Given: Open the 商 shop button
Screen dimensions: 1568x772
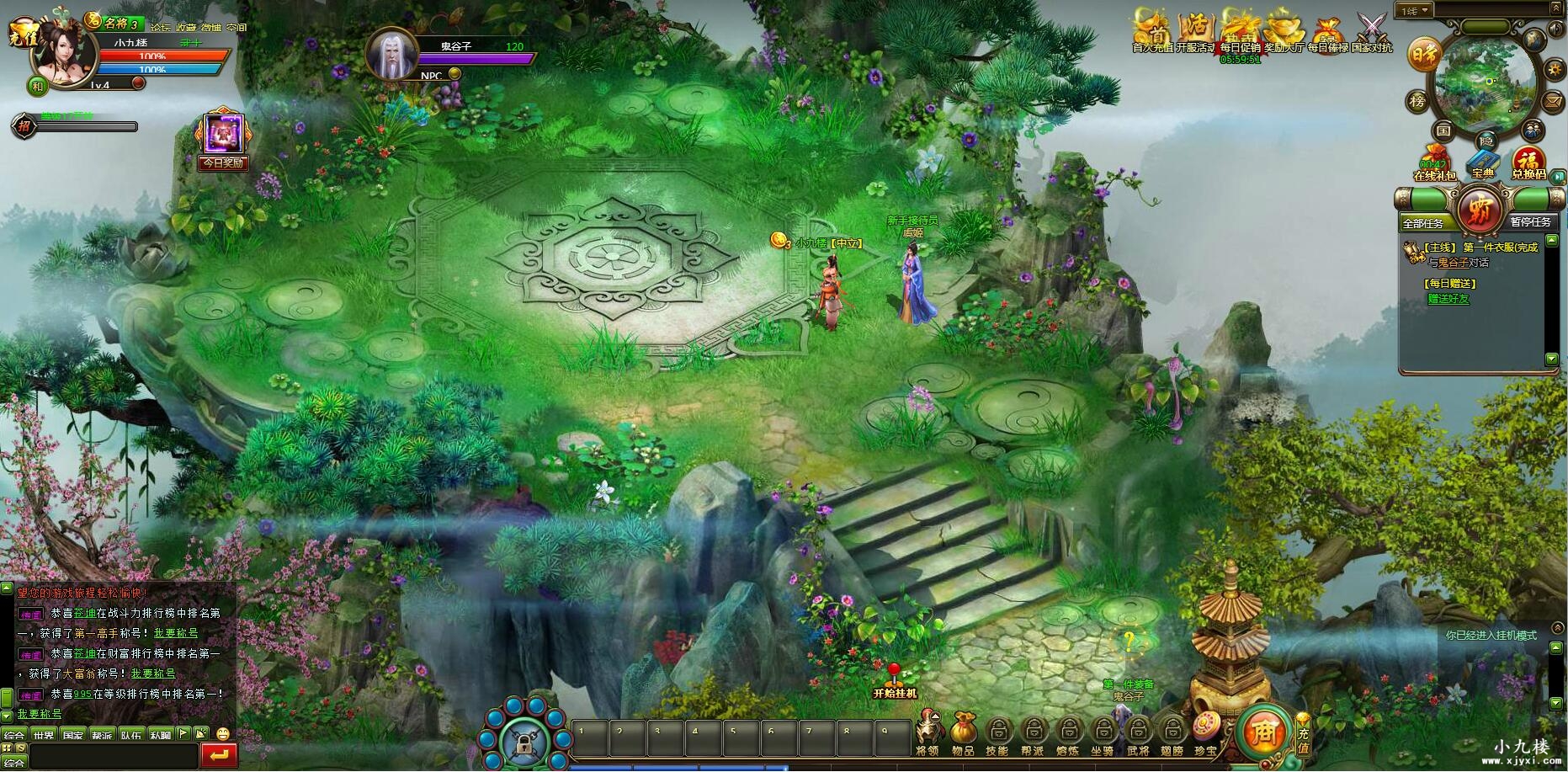Looking at the screenshot, I should pos(1264,731).
